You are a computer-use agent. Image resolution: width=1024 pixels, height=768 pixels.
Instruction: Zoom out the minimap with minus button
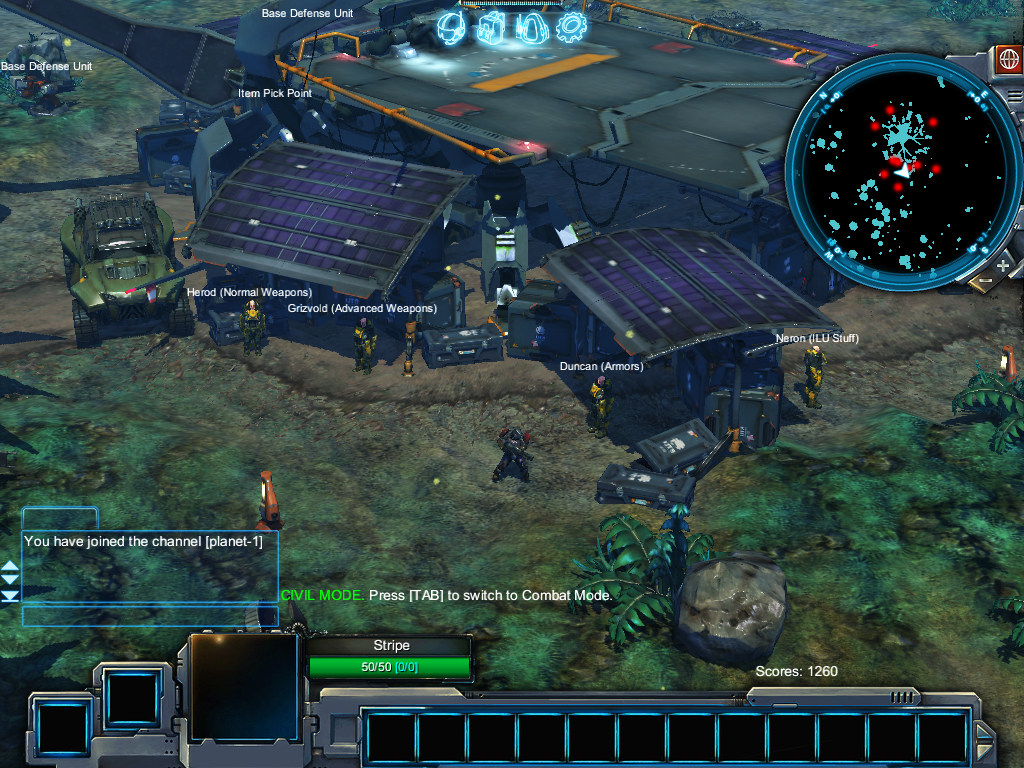(x=983, y=281)
